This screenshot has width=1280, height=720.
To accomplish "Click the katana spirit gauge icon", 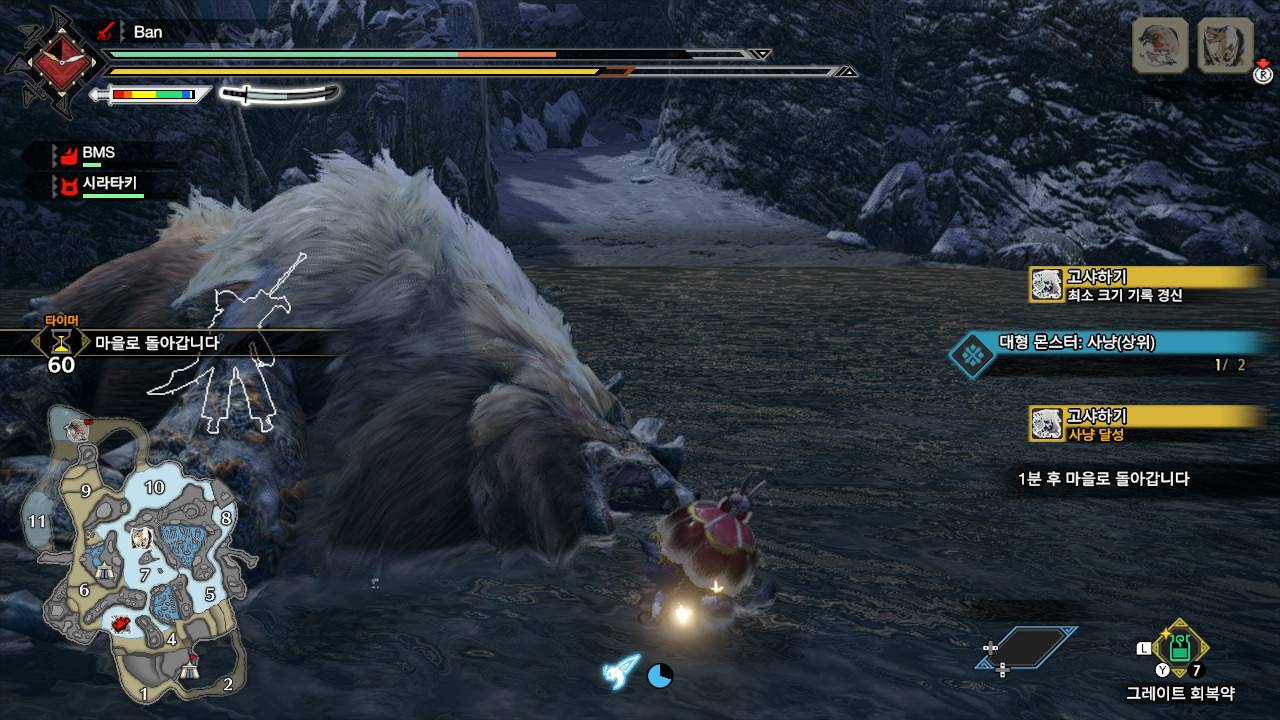I will [x=280, y=94].
